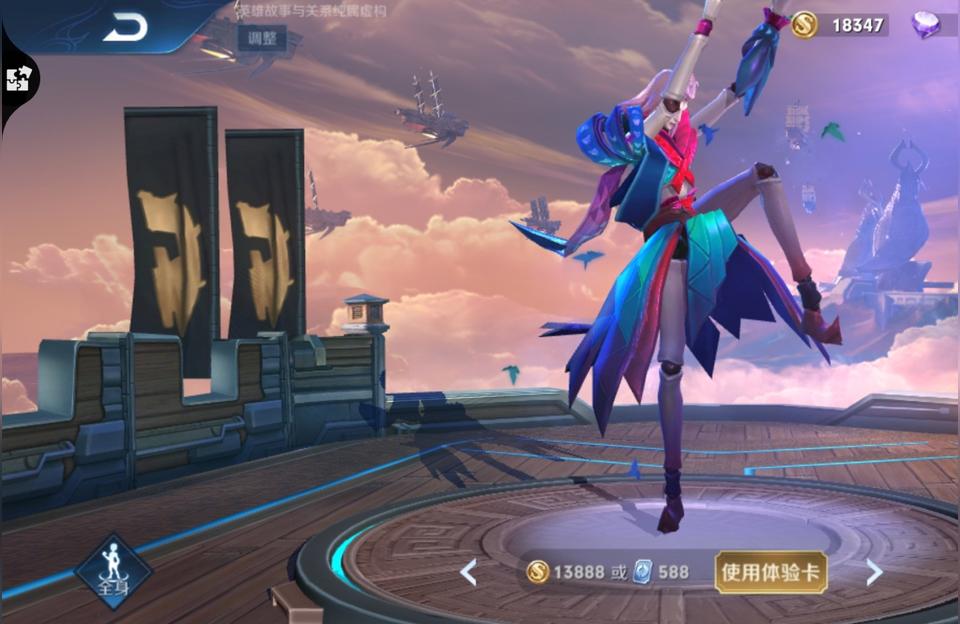Go back using the return arrow
The width and height of the screenshot is (960, 624).
(x=125, y=27)
